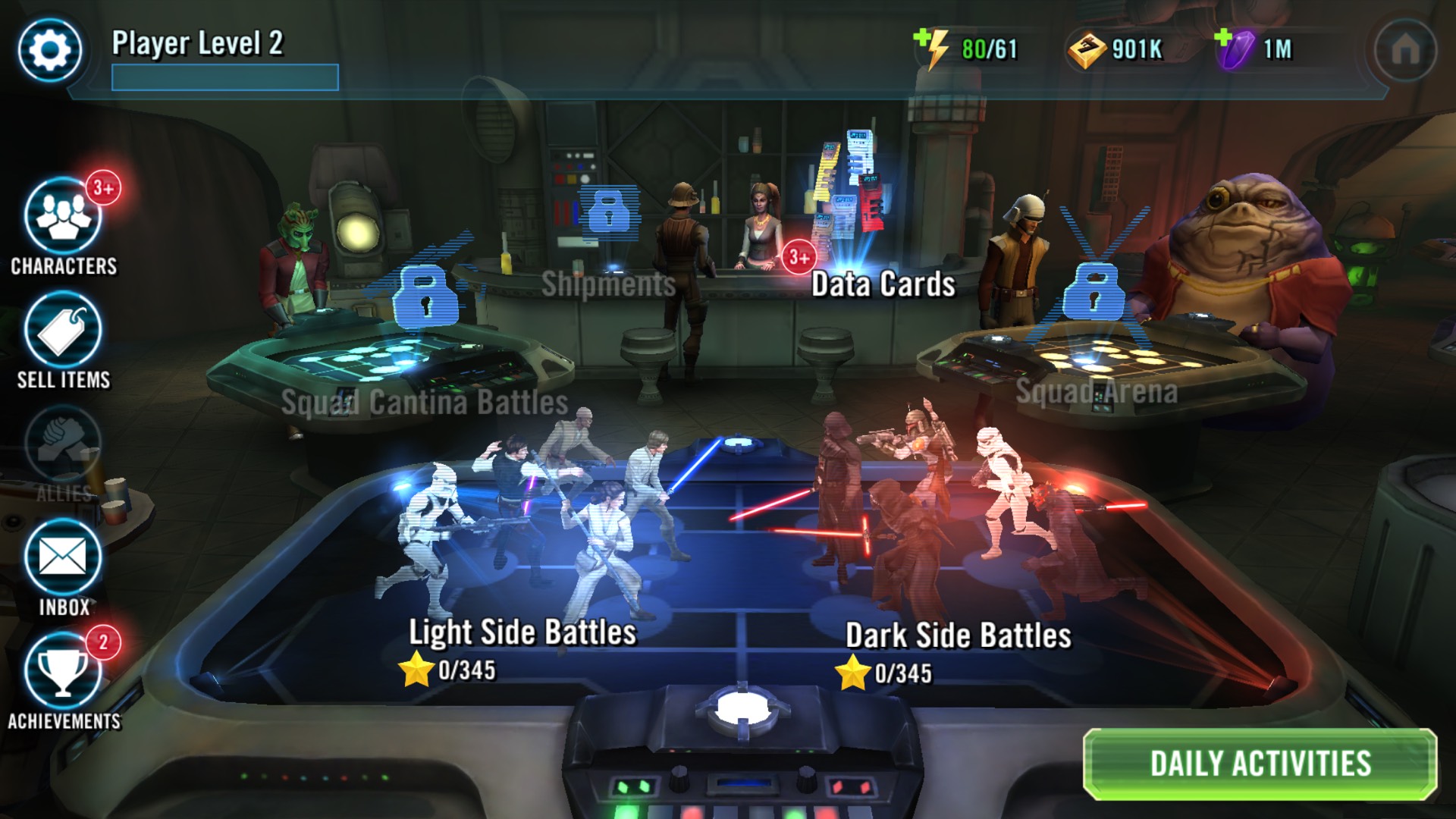Open Daily Activities
Screen dimensions: 1456x819
pos(1260,764)
